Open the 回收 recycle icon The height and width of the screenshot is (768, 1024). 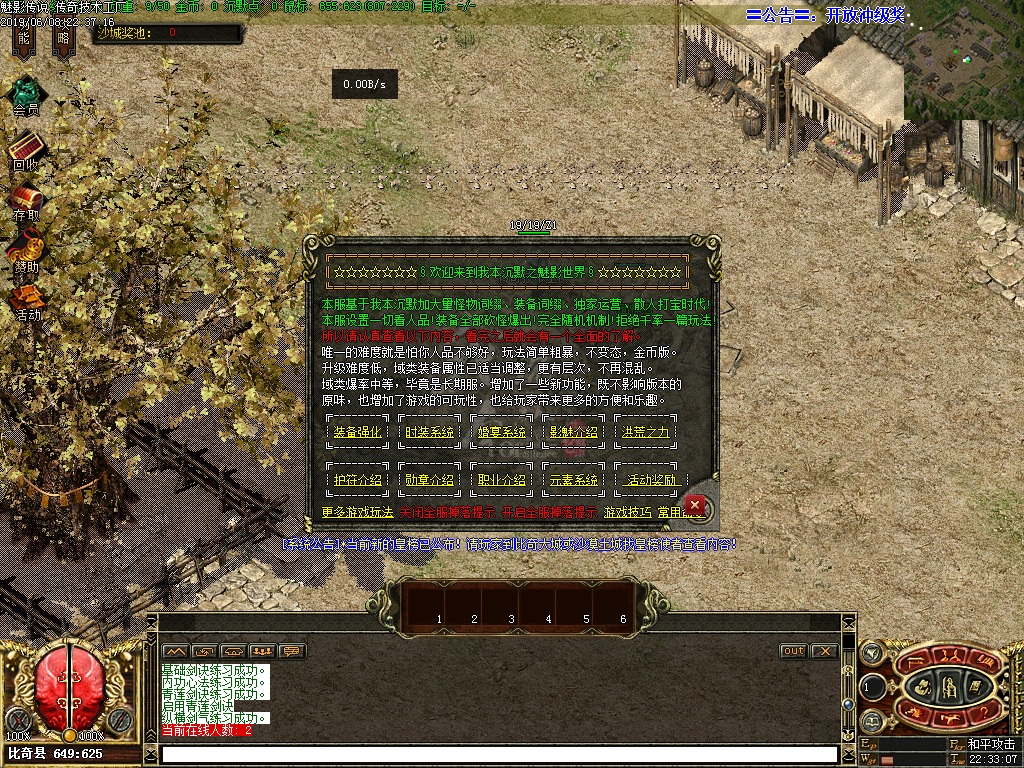26,150
